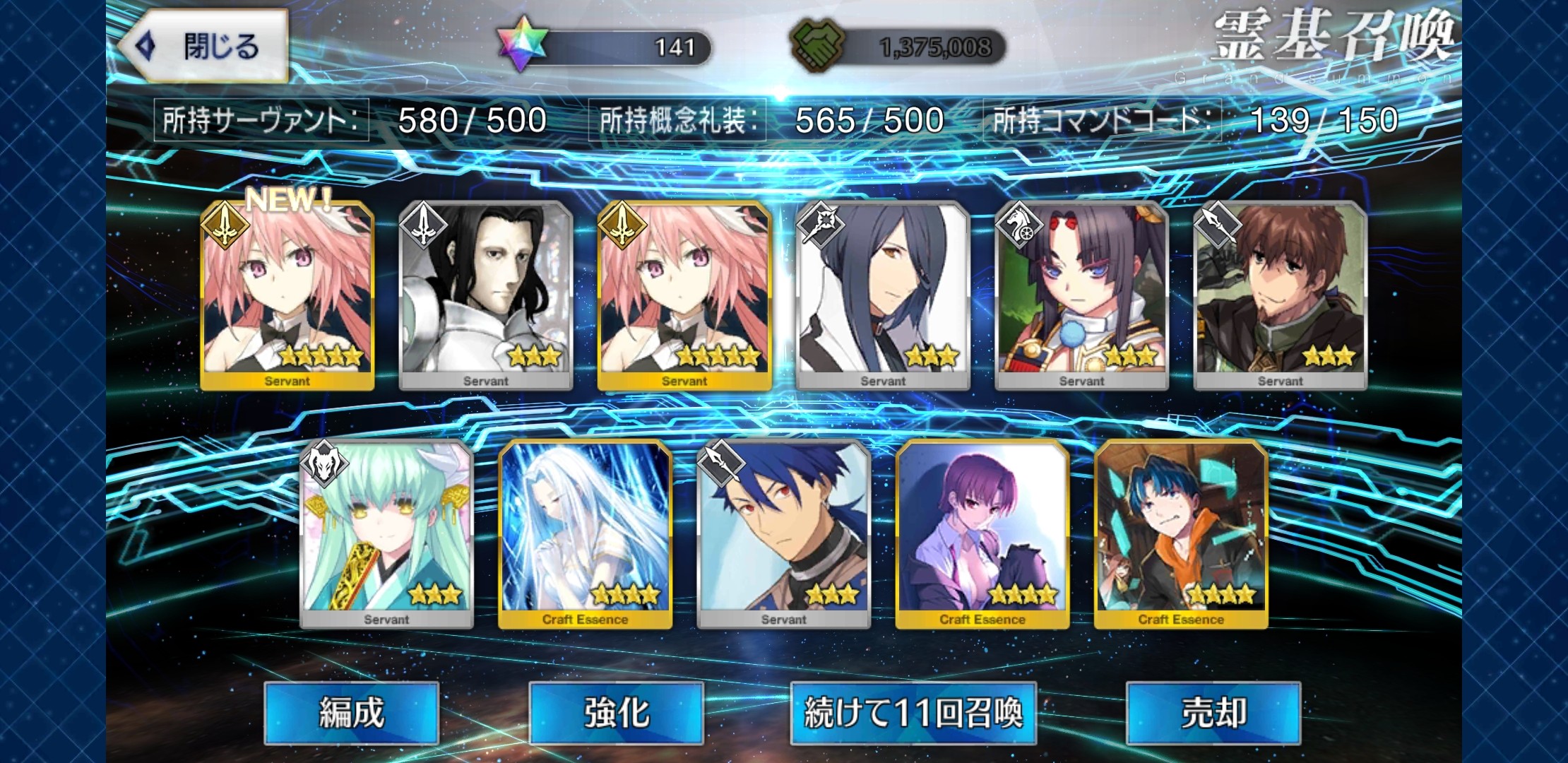The height and width of the screenshot is (763, 1568).
Task: Select the black-haired armored knight servant card
Action: (x=485, y=295)
